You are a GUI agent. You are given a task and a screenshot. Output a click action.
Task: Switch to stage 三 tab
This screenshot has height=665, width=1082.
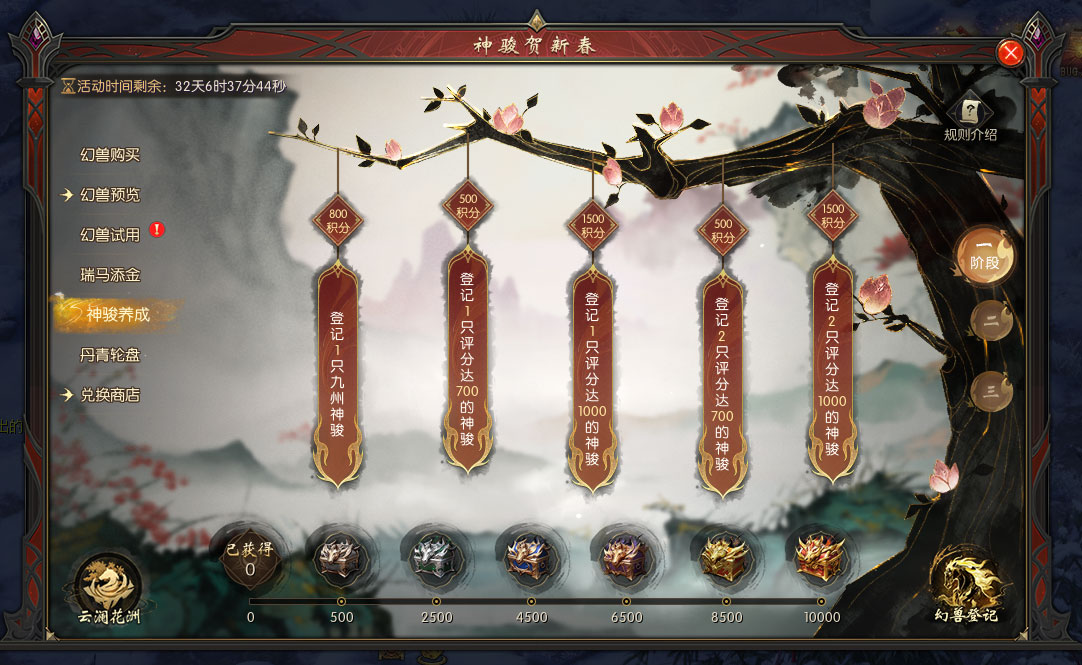click(990, 391)
